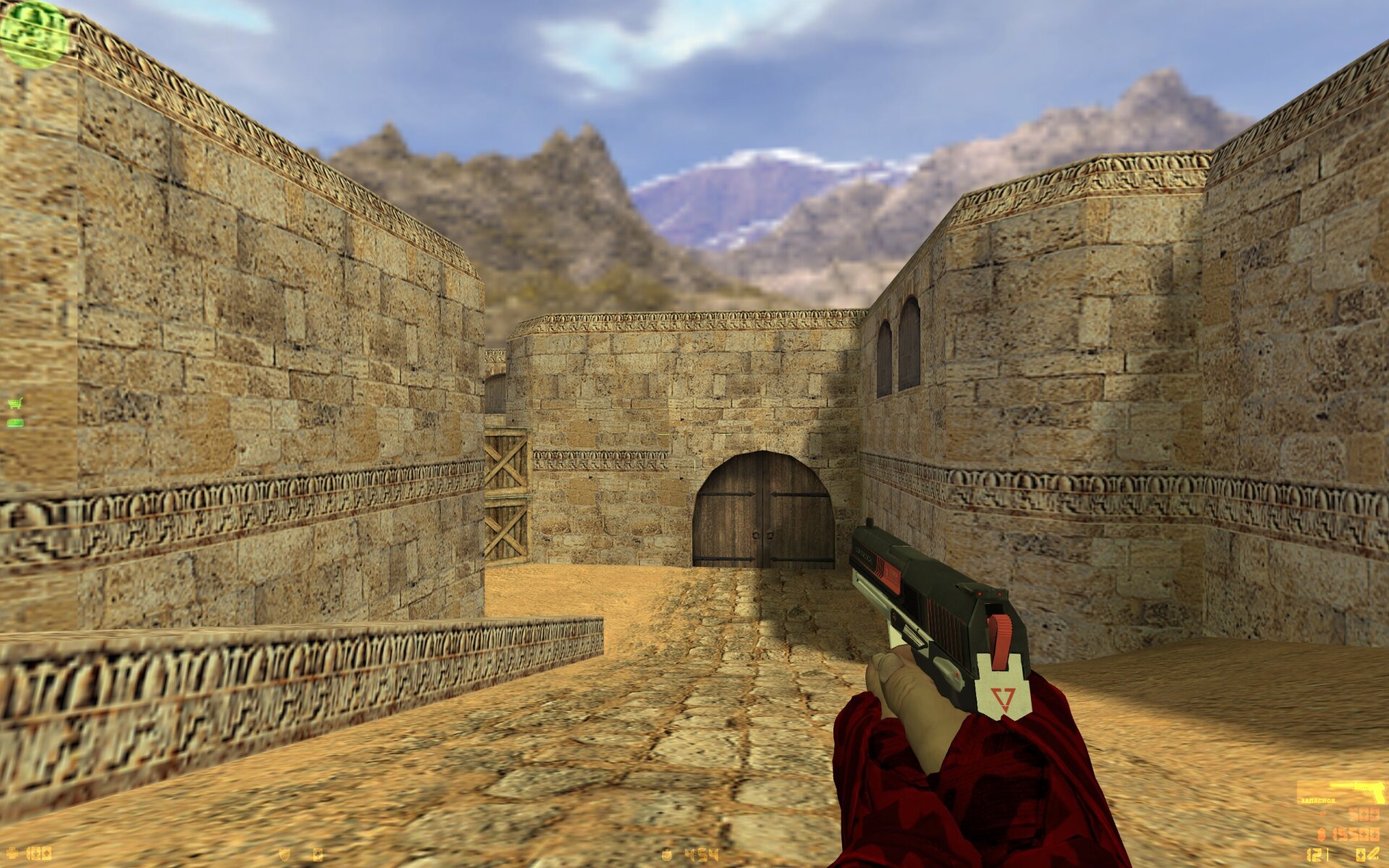Viewport: 1389px width, 868px height.
Task: Open the buy menu via shopping cart icon
Action: [x=14, y=404]
